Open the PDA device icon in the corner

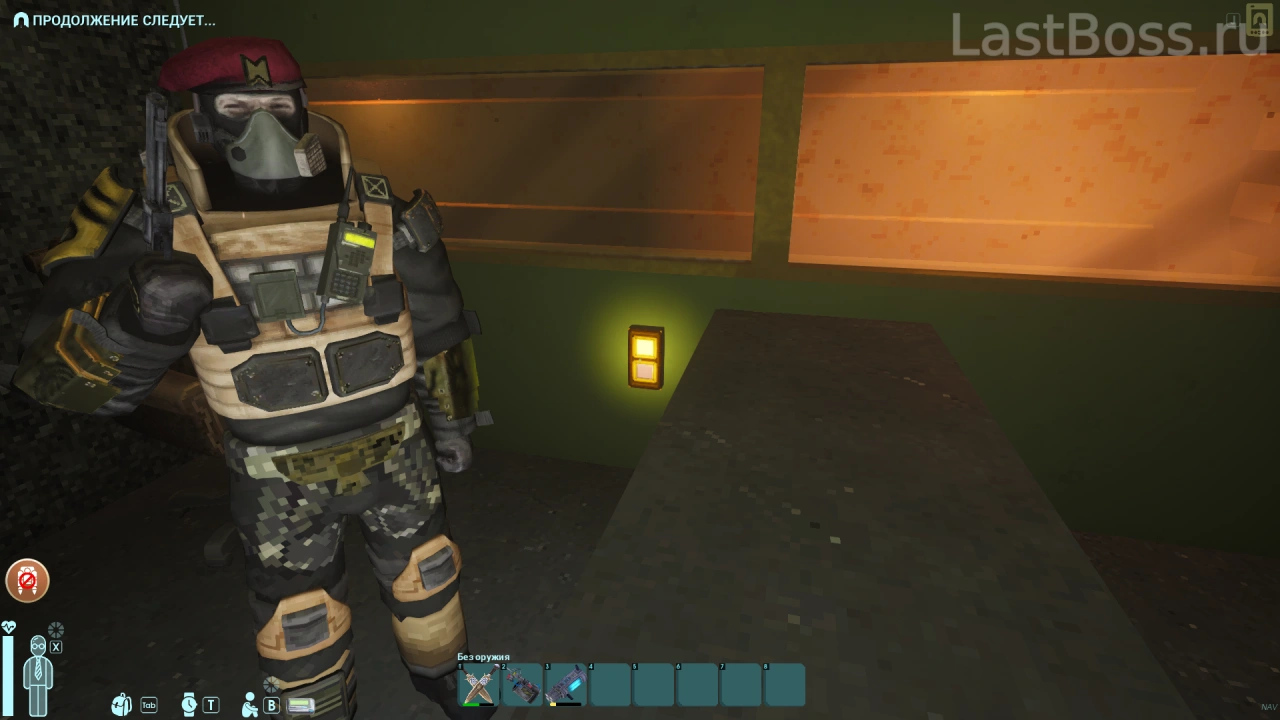click(x=1258, y=20)
